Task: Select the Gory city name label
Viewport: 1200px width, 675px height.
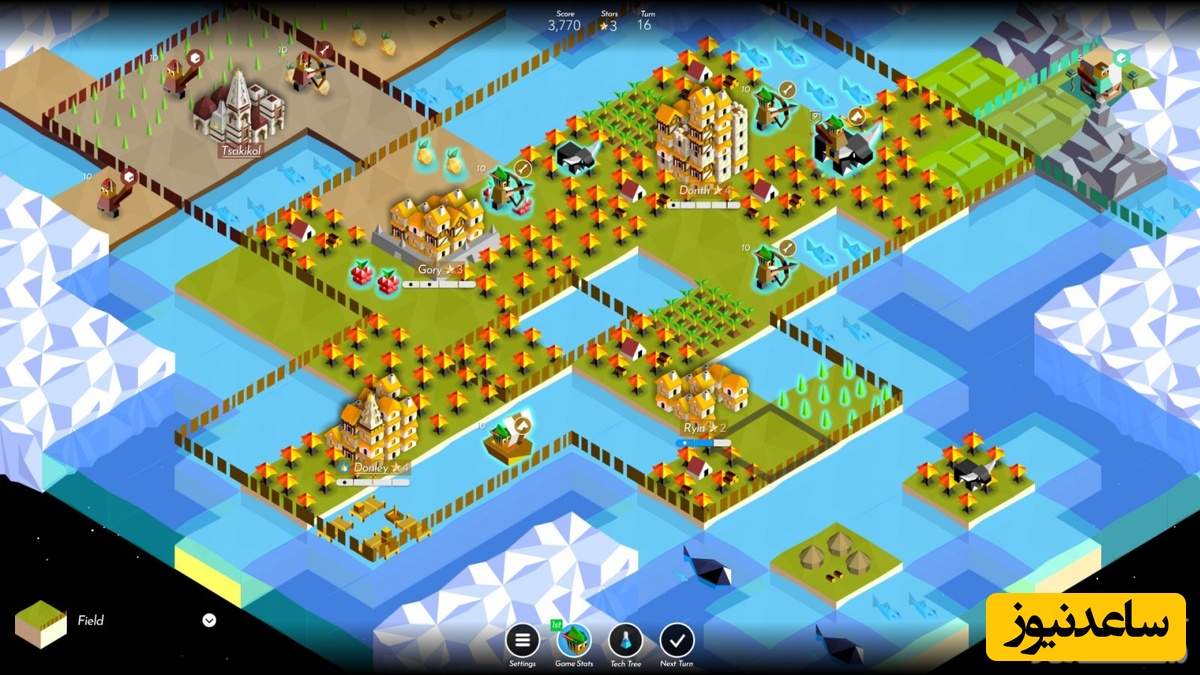Action: (431, 270)
